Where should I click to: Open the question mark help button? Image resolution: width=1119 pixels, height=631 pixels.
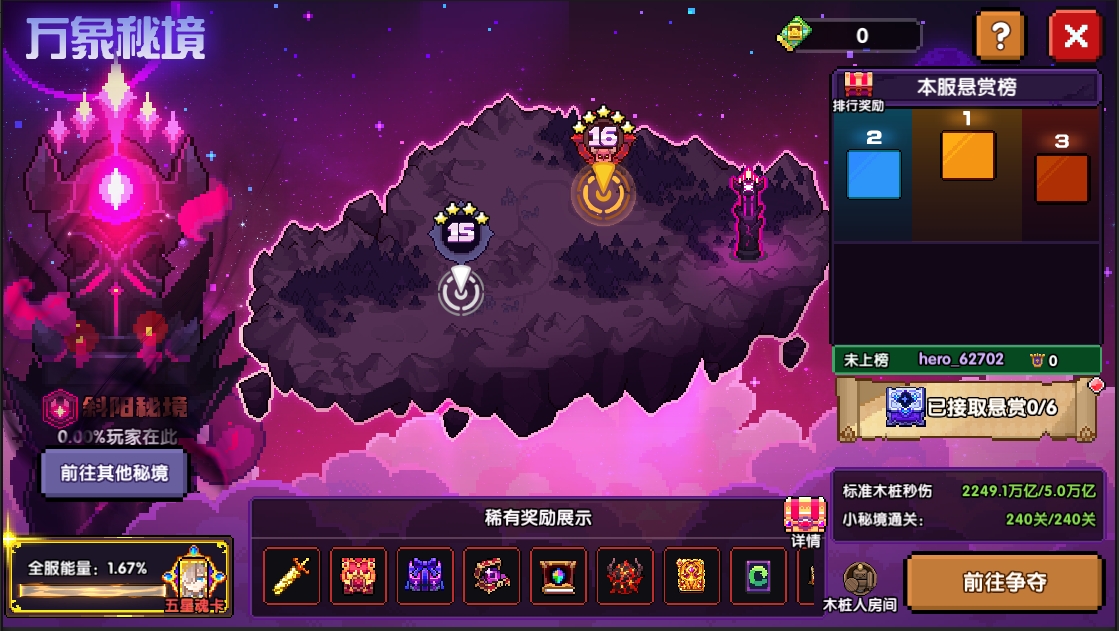[x=999, y=37]
